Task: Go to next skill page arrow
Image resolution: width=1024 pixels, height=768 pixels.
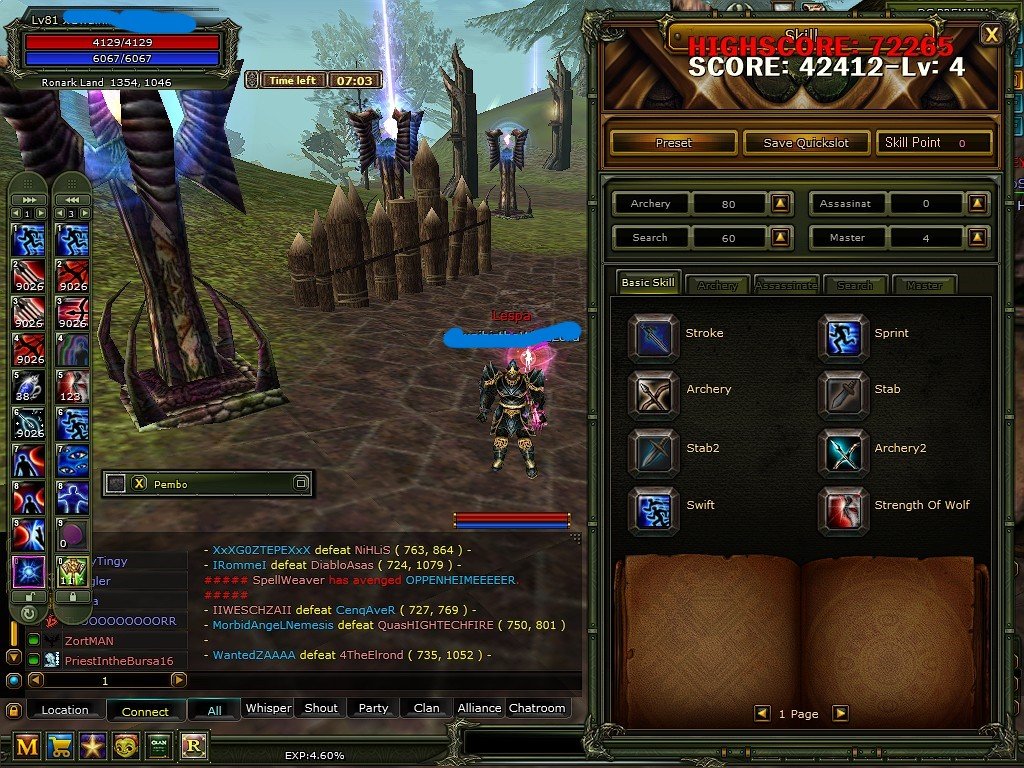Action: (x=840, y=713)
